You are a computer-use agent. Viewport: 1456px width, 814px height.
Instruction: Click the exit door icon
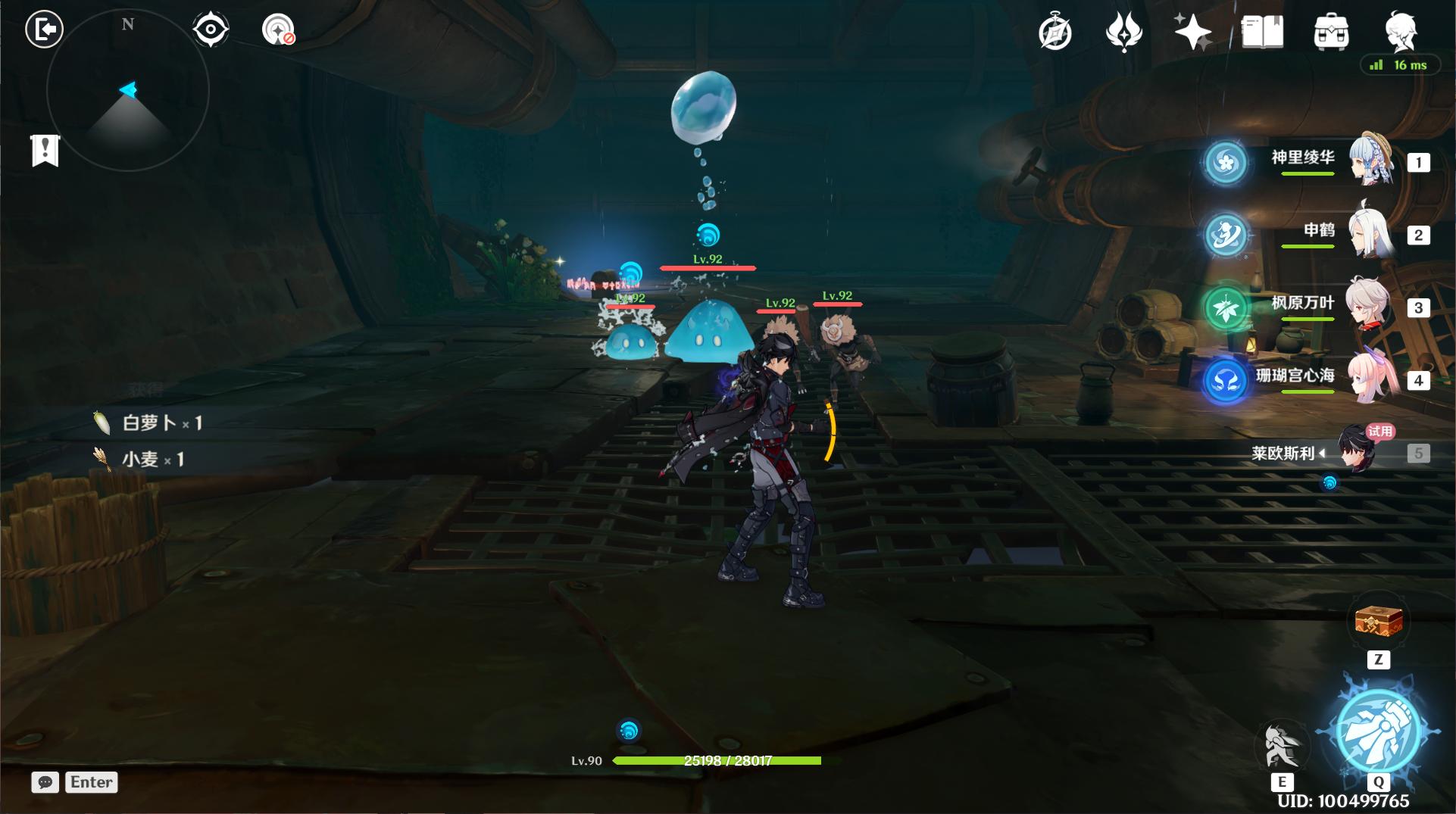44,30
